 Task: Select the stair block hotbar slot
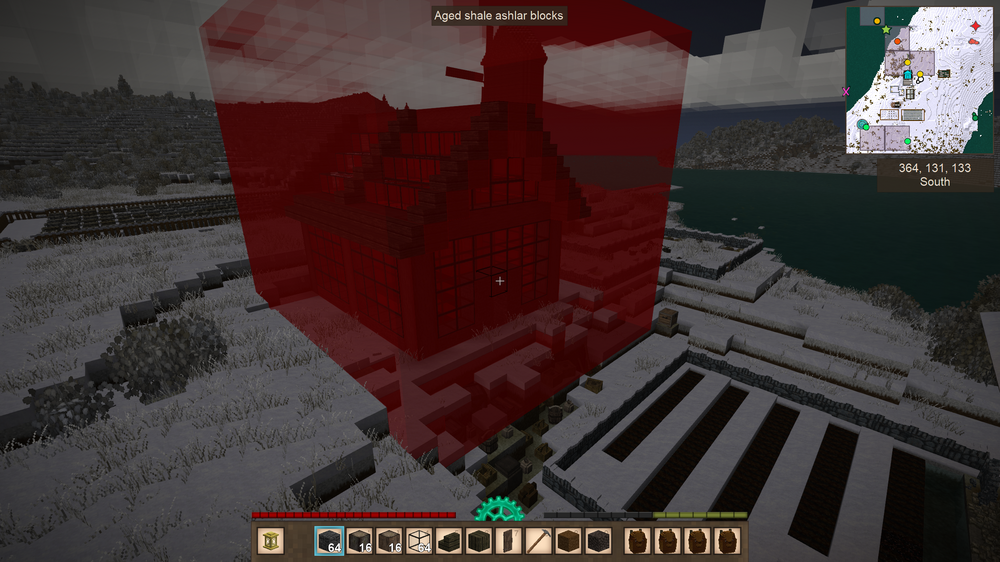click(x=449, y=541)
